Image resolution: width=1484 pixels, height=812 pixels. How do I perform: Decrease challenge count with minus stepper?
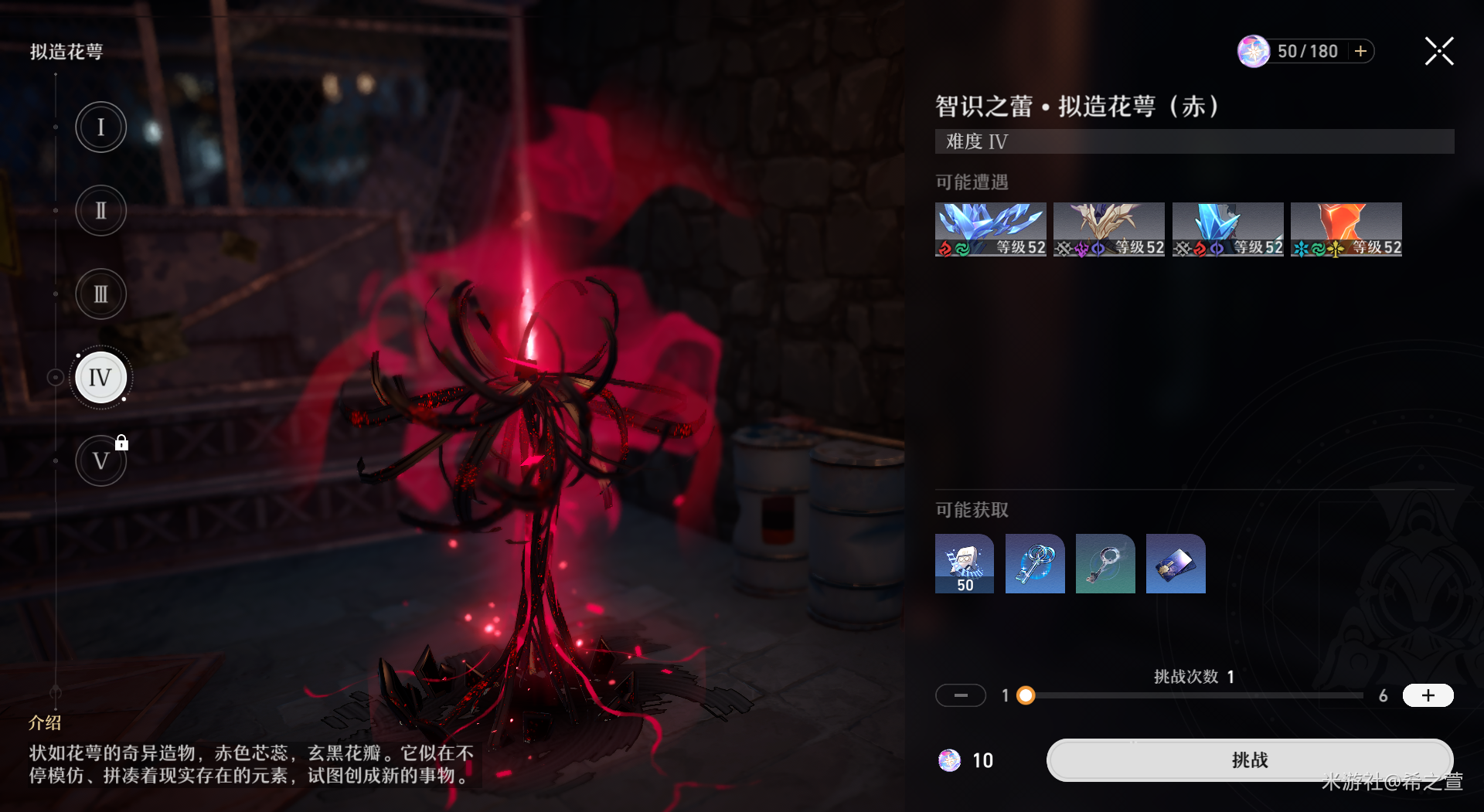961,695
